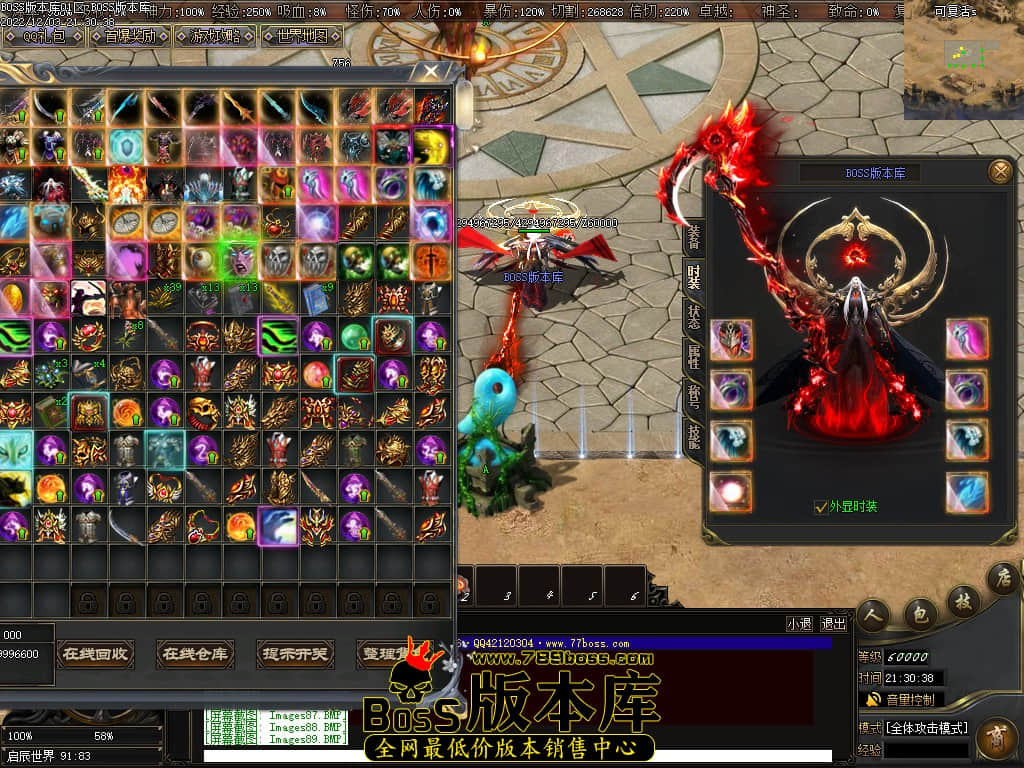Screen dimensions: 1024x768
Task: Open the 游戏攻略 game guide
Action: pyautogui.click(x=213, y=37)
